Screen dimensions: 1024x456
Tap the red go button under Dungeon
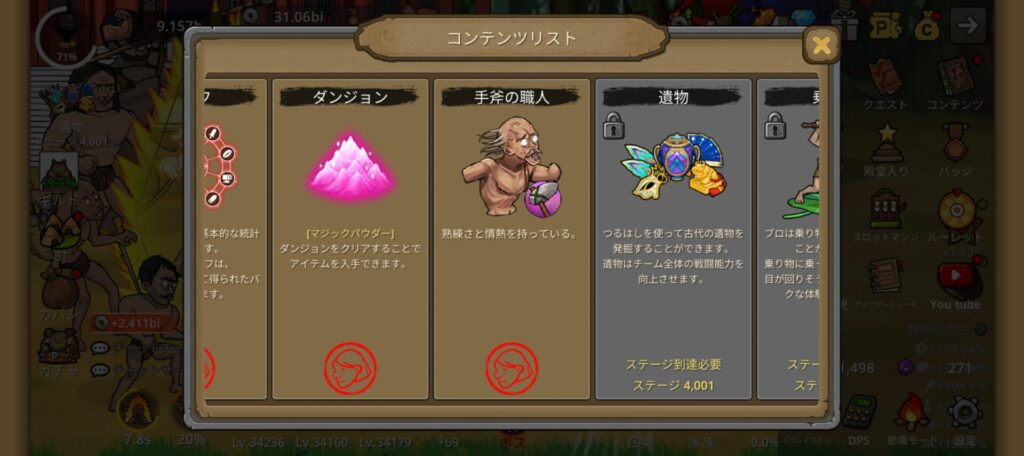350,367
